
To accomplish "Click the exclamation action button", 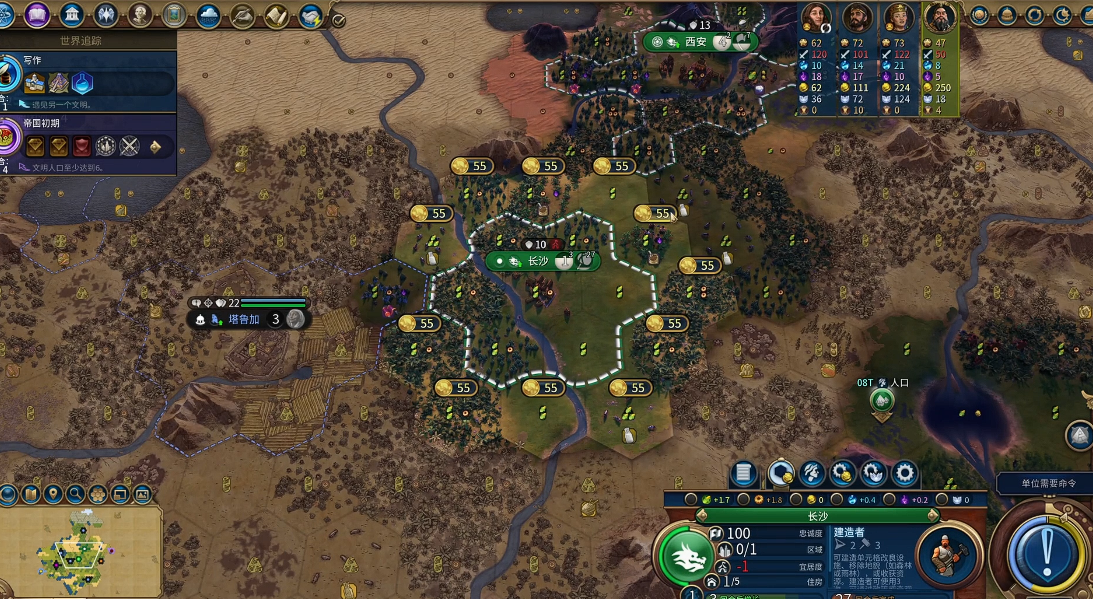I will pyautogui.click(x=1043, y=549).
